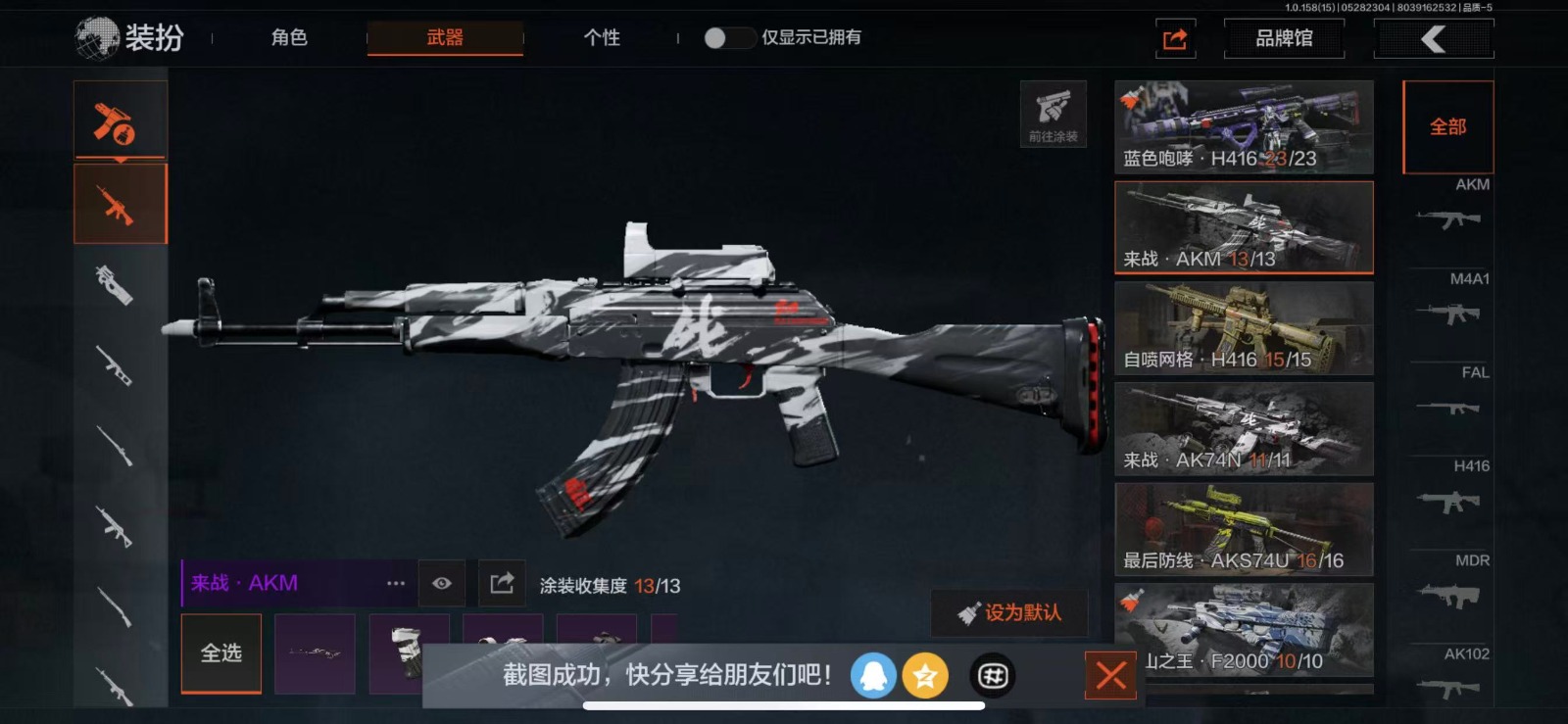
Task: Toggle the eye preview icon
Action: [x=442, y=584]
